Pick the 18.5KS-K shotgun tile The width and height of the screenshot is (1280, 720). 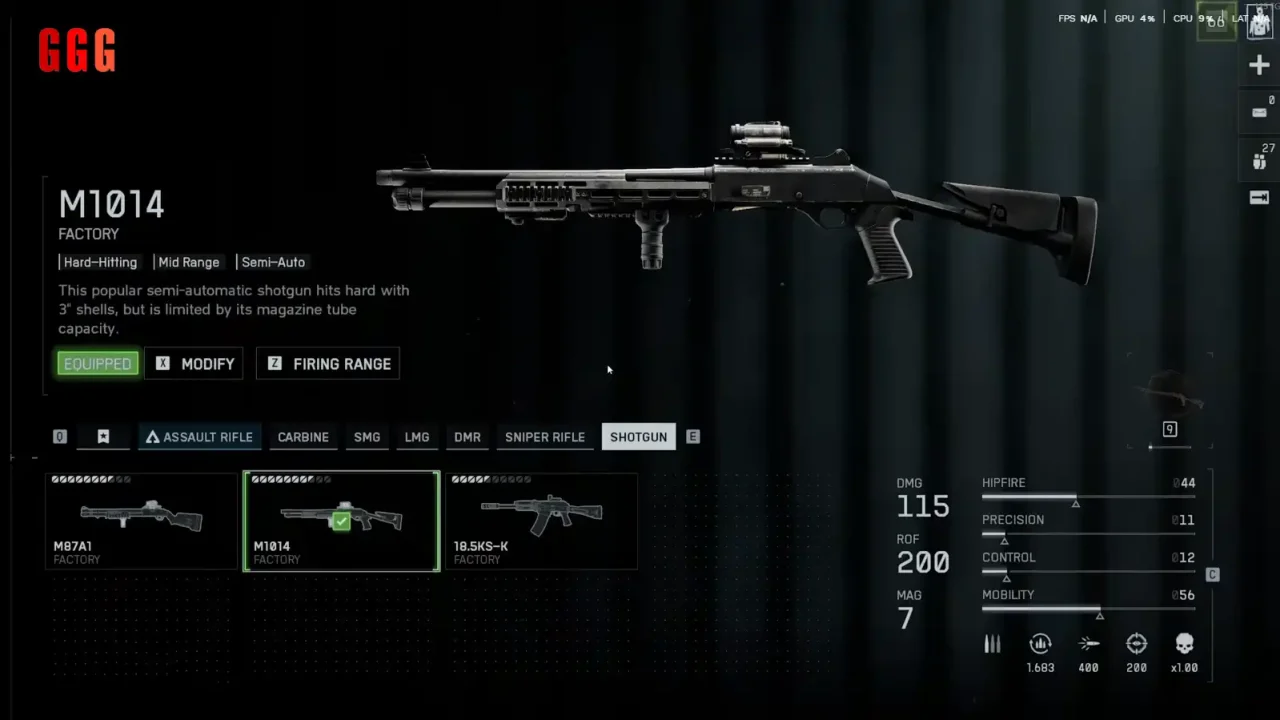(541, 521)
